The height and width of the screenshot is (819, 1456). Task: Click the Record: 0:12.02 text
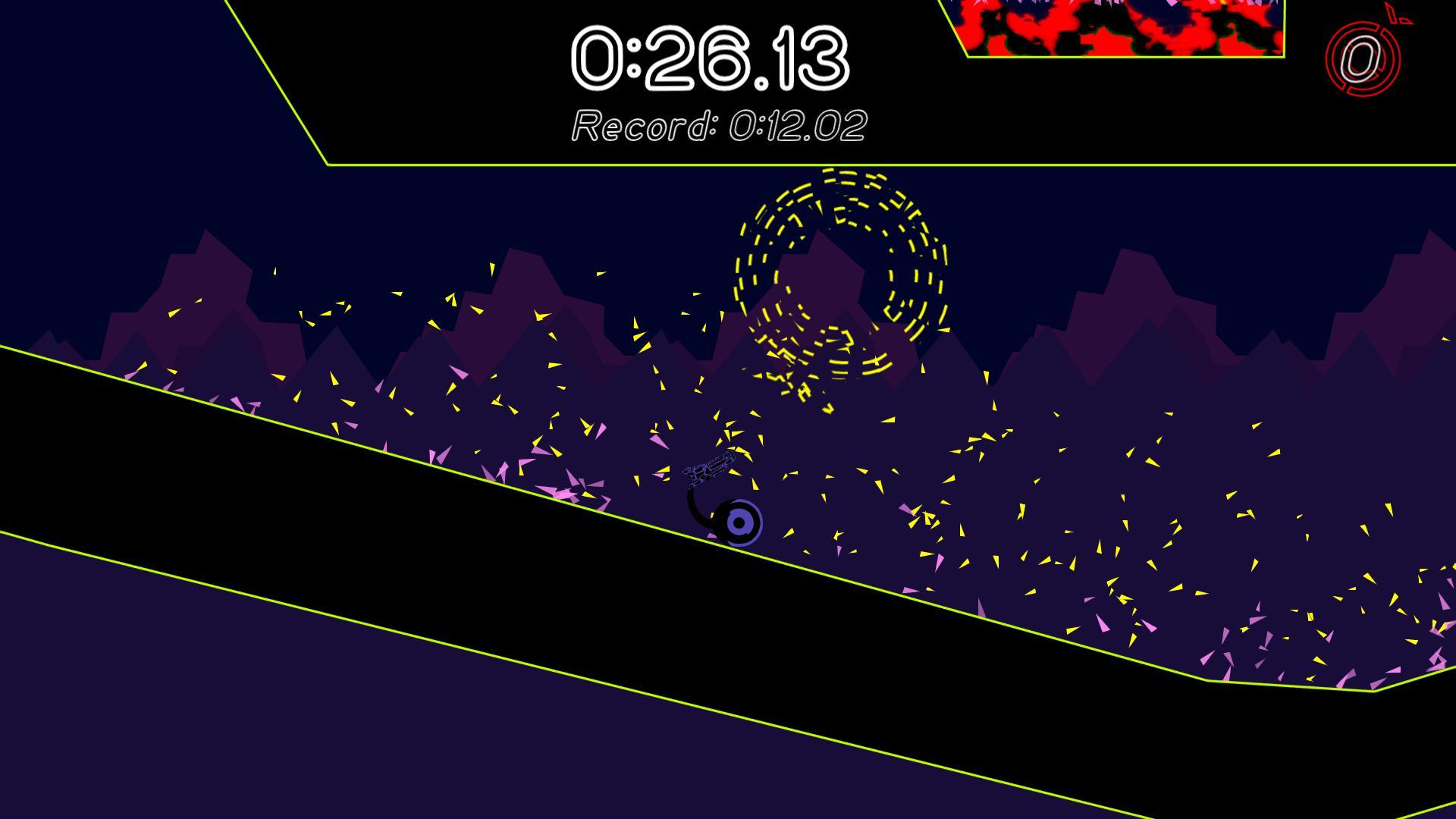coord(720,124)
